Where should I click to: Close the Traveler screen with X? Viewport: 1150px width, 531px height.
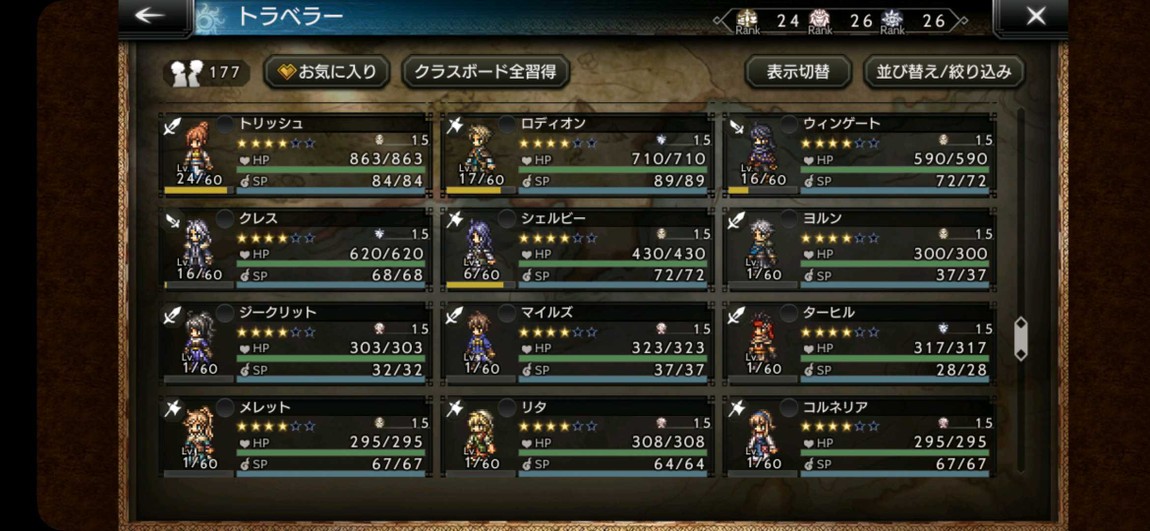1035,16
